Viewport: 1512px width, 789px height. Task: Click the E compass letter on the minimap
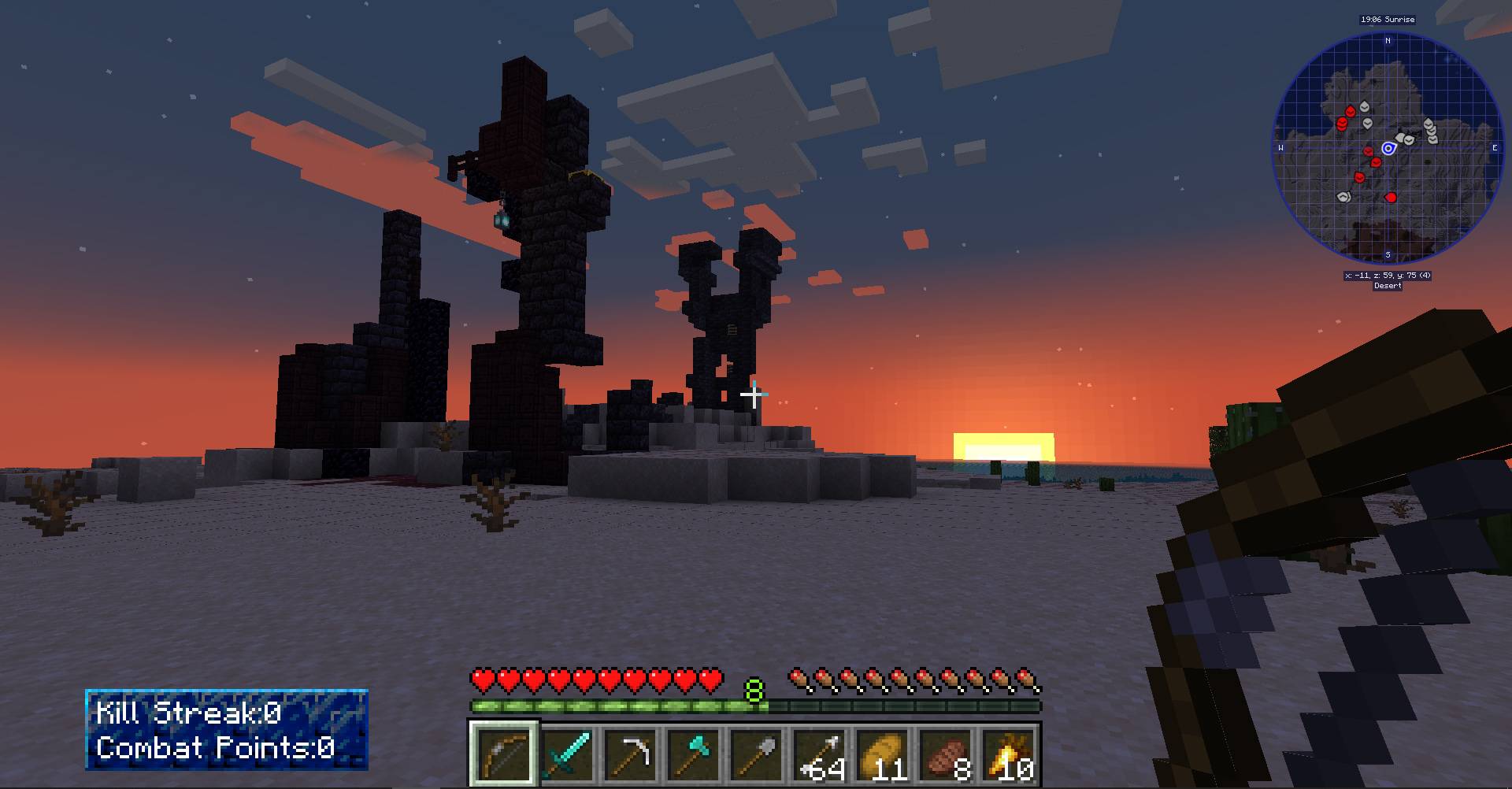click(1494, 147)
